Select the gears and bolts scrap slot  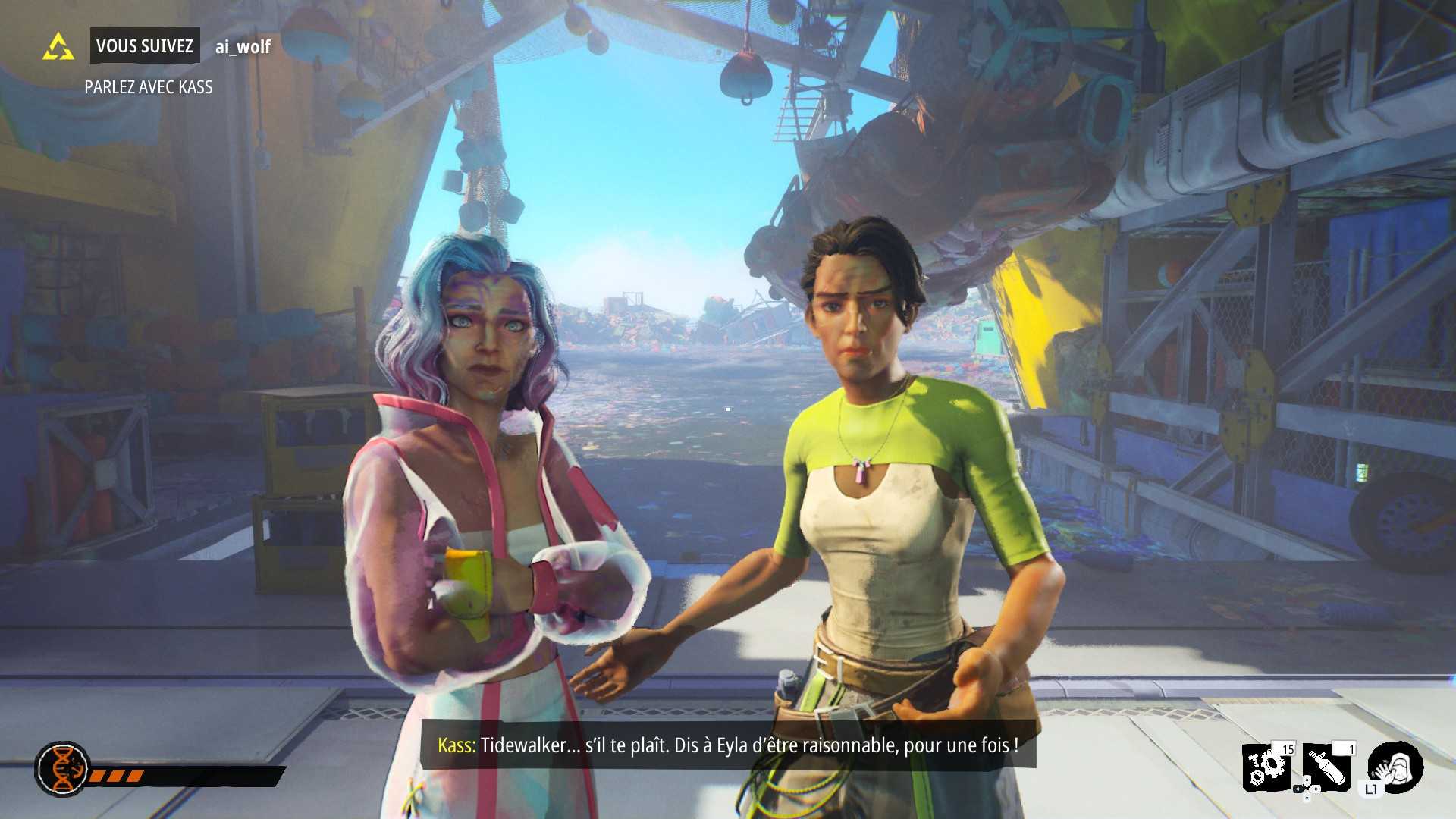(1268, 767)
